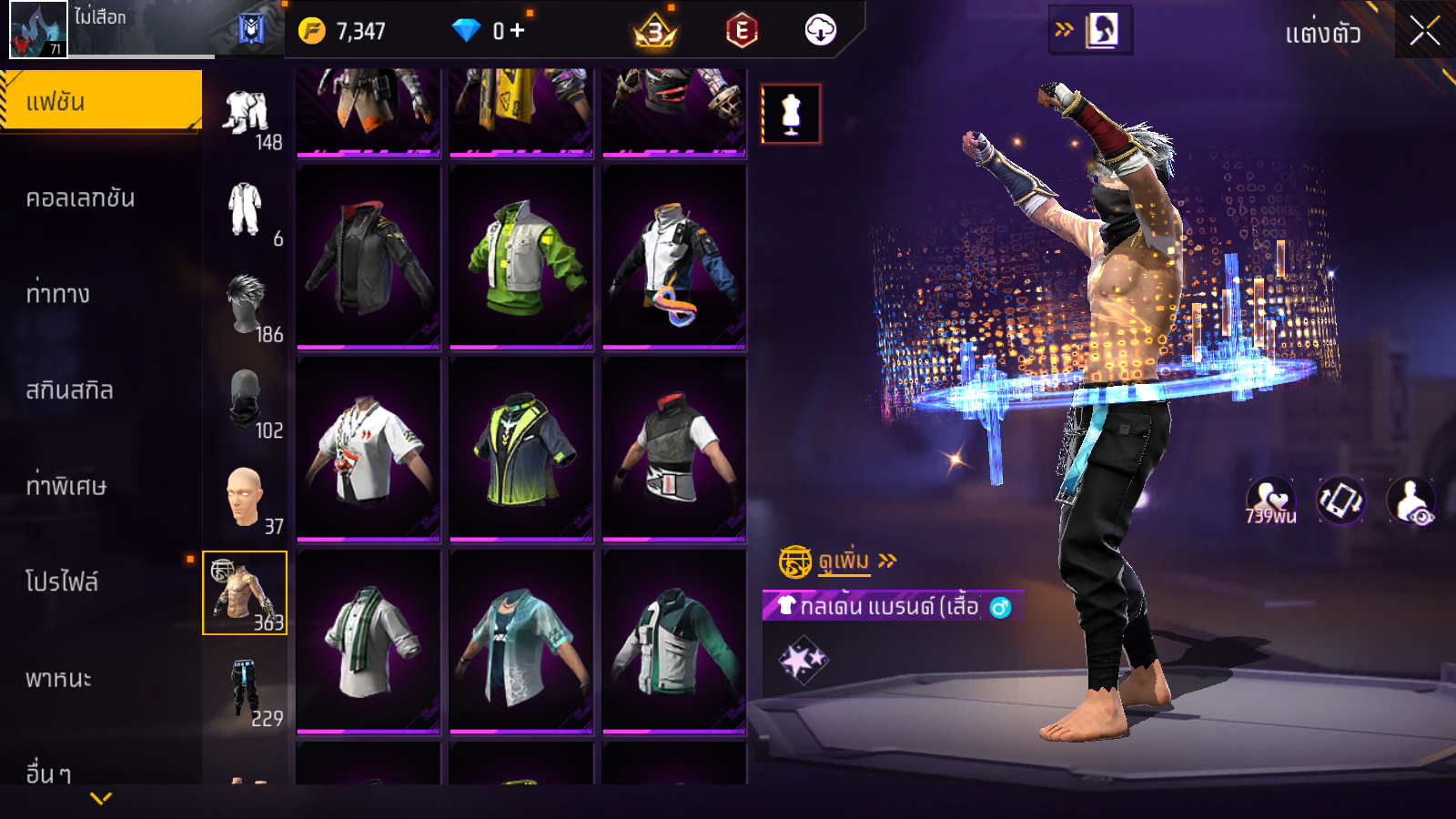Select the ท่าทาง emotes tab

tap(58, 294)
